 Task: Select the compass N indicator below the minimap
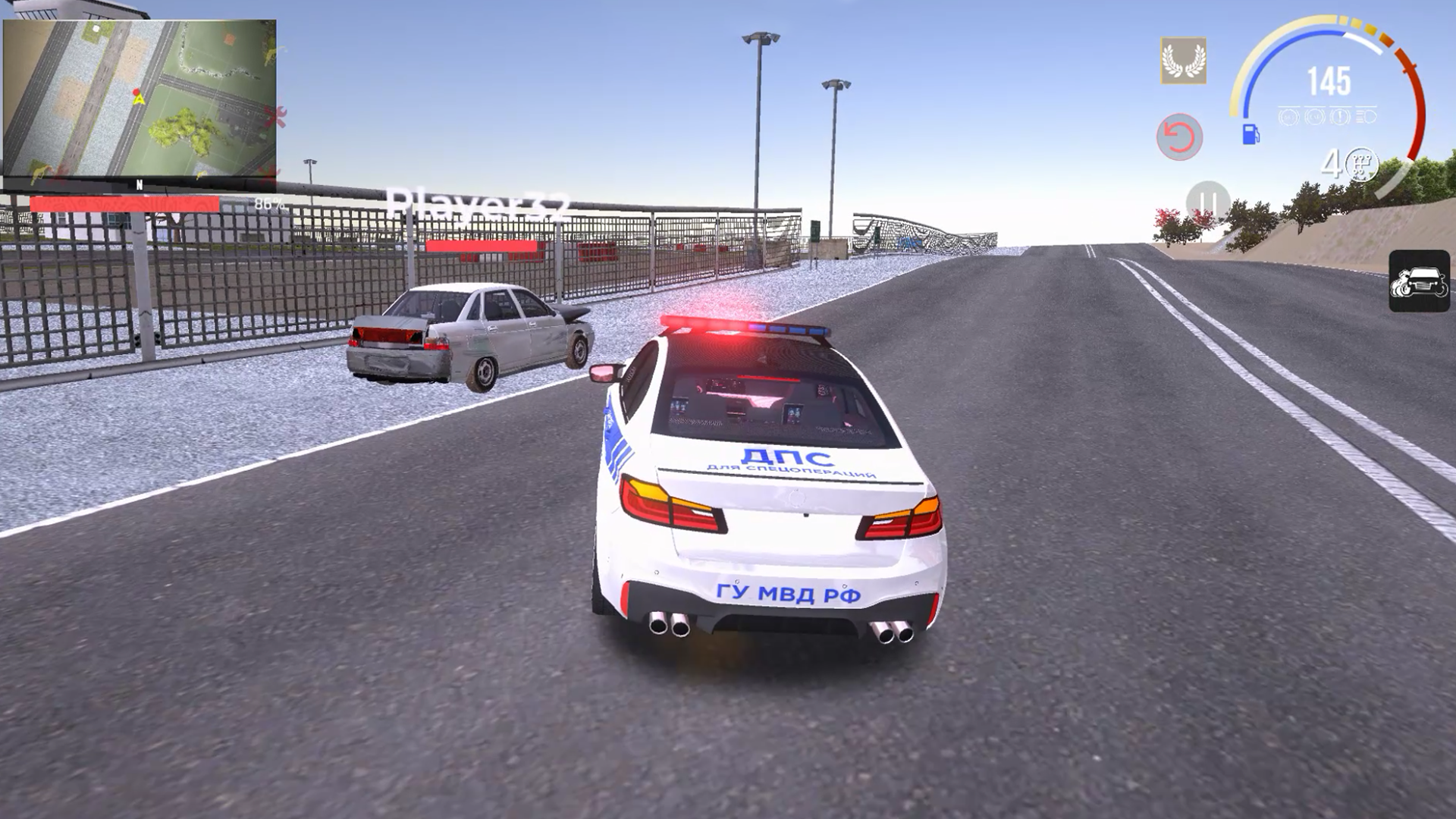point(140,186)
